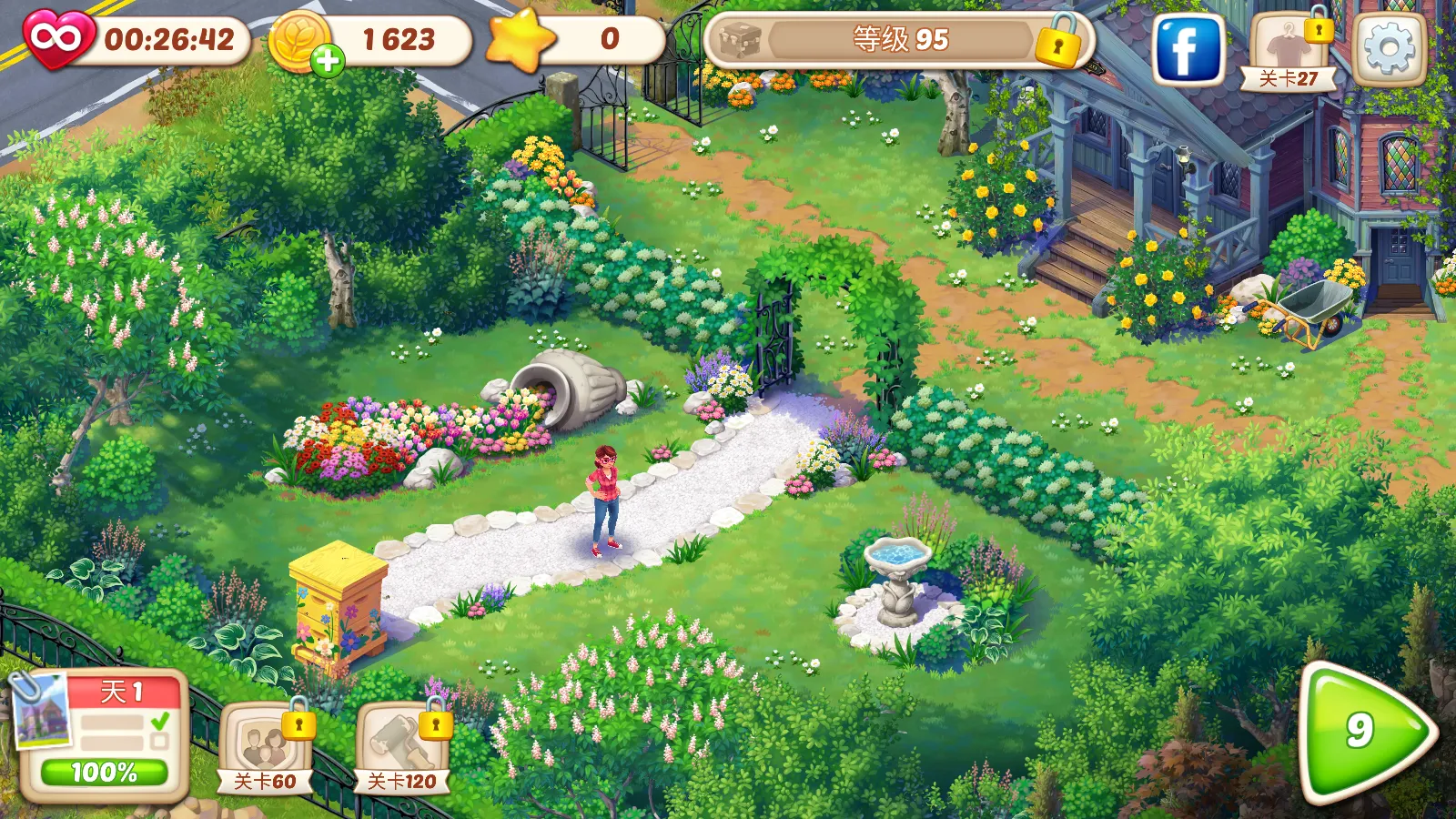Click the yellow star counter

[522, 40]
